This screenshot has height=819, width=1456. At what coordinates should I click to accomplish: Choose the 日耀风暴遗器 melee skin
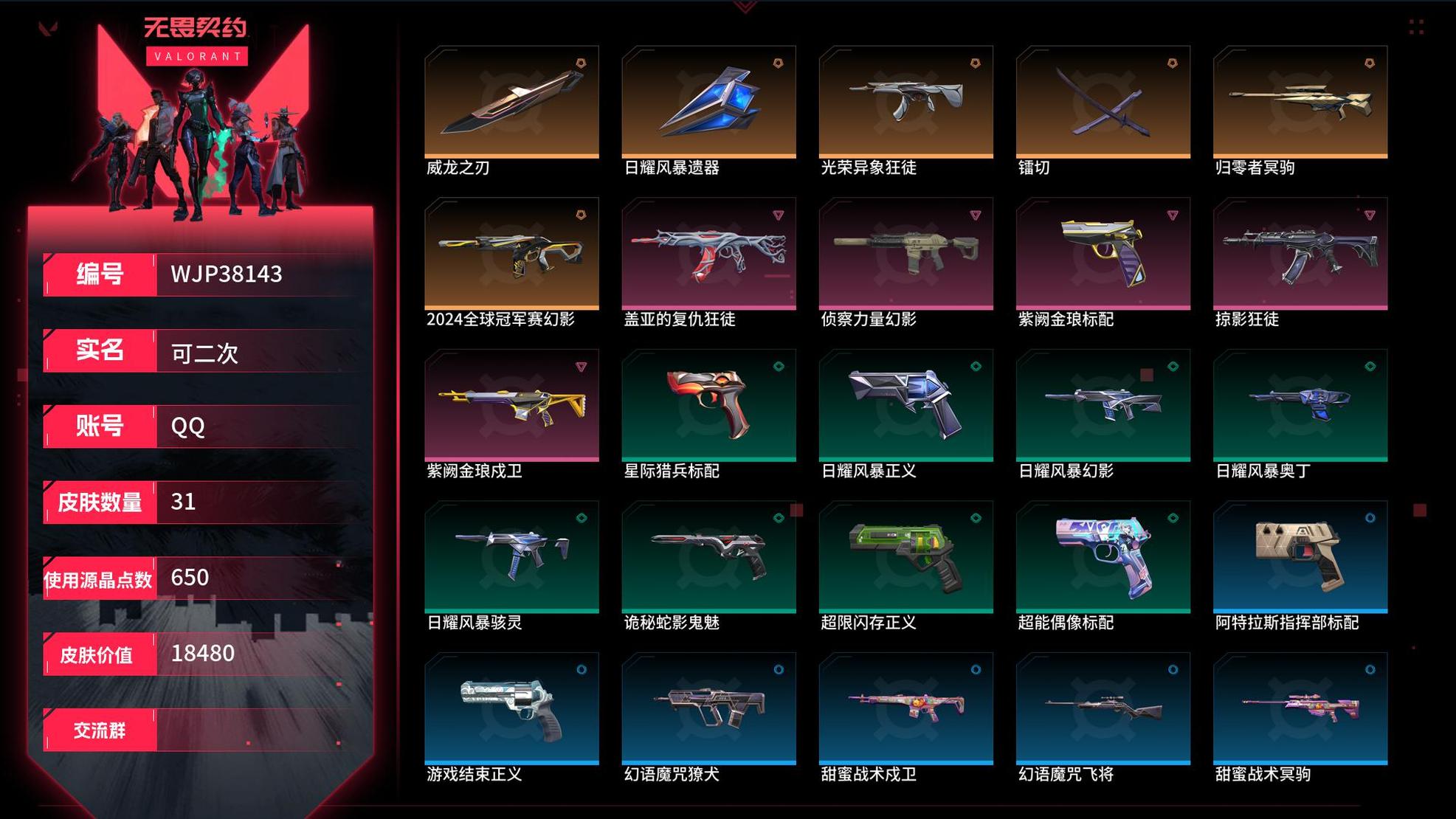click(x=708, y=102)
